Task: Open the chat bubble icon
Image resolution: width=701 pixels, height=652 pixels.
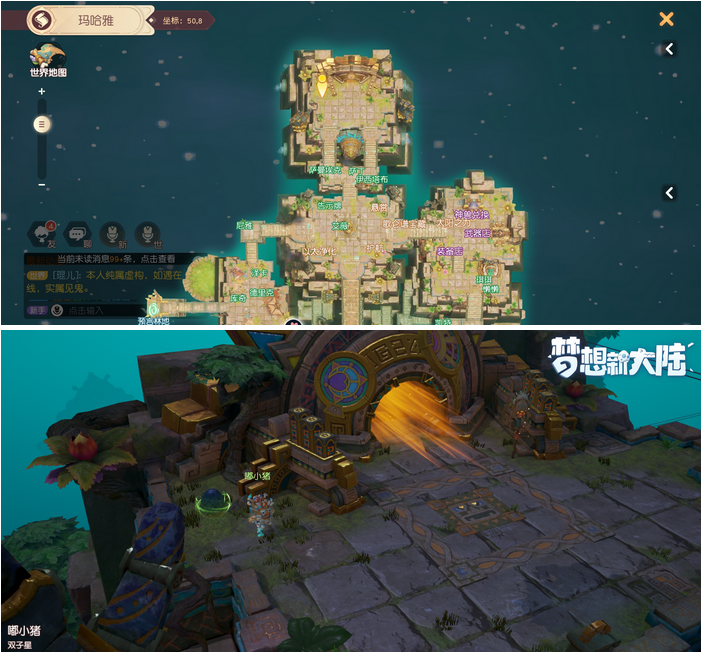Action: pyautogui.click(x=76, y=234)
